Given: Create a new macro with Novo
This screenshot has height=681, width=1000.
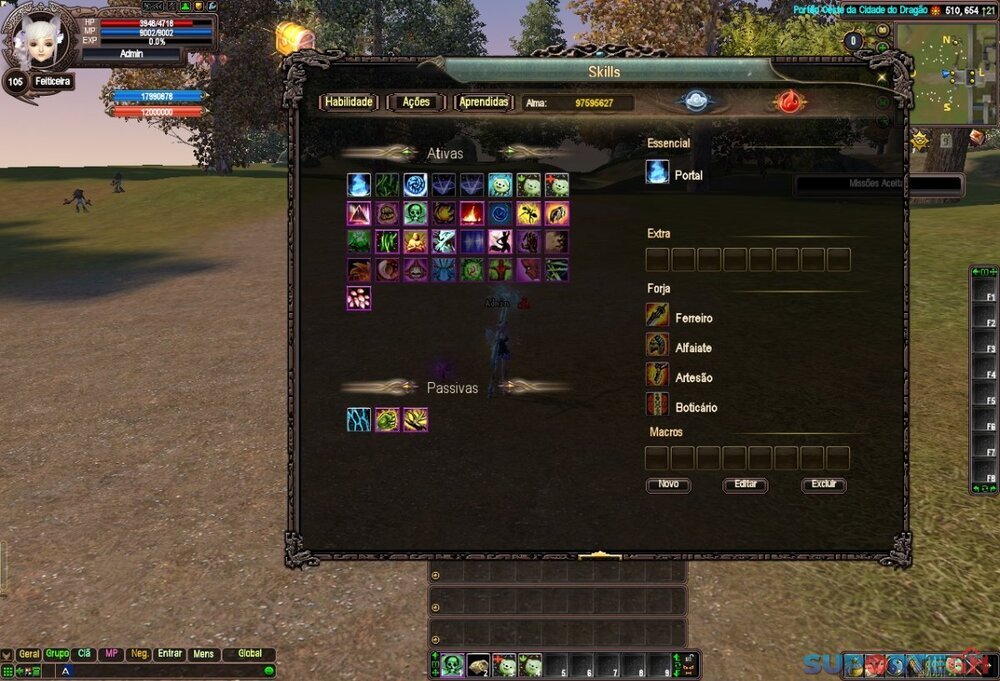Looking at the screenshot, I should click(x=668, y=485).
